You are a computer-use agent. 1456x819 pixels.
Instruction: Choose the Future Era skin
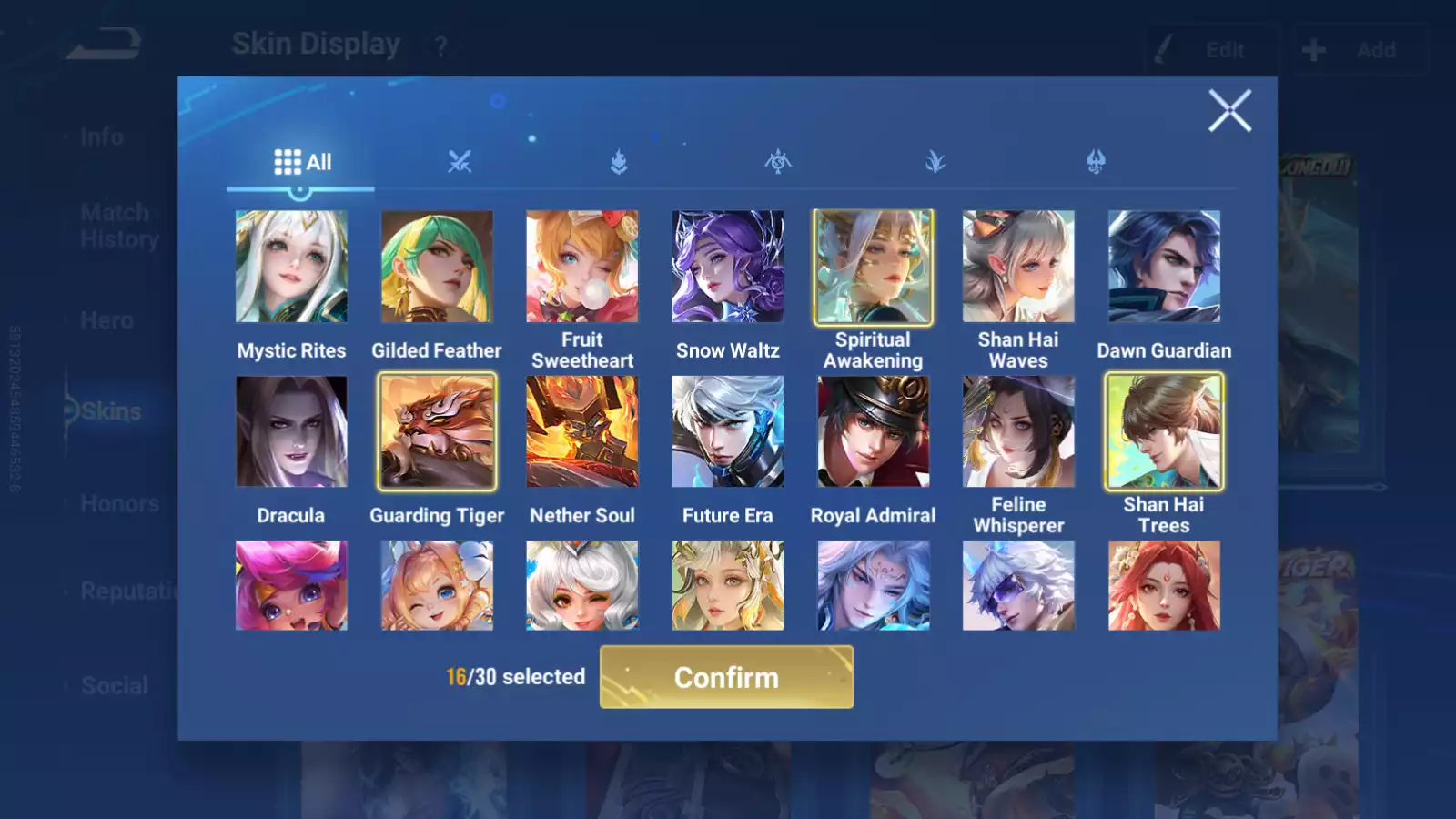click(727, 431)
